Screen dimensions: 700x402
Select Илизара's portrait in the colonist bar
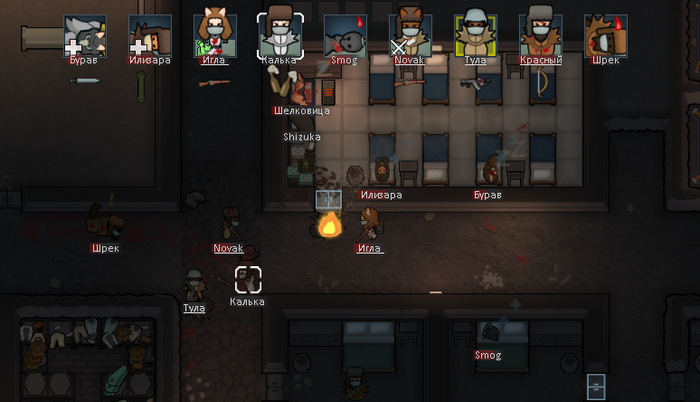point(150,35)
